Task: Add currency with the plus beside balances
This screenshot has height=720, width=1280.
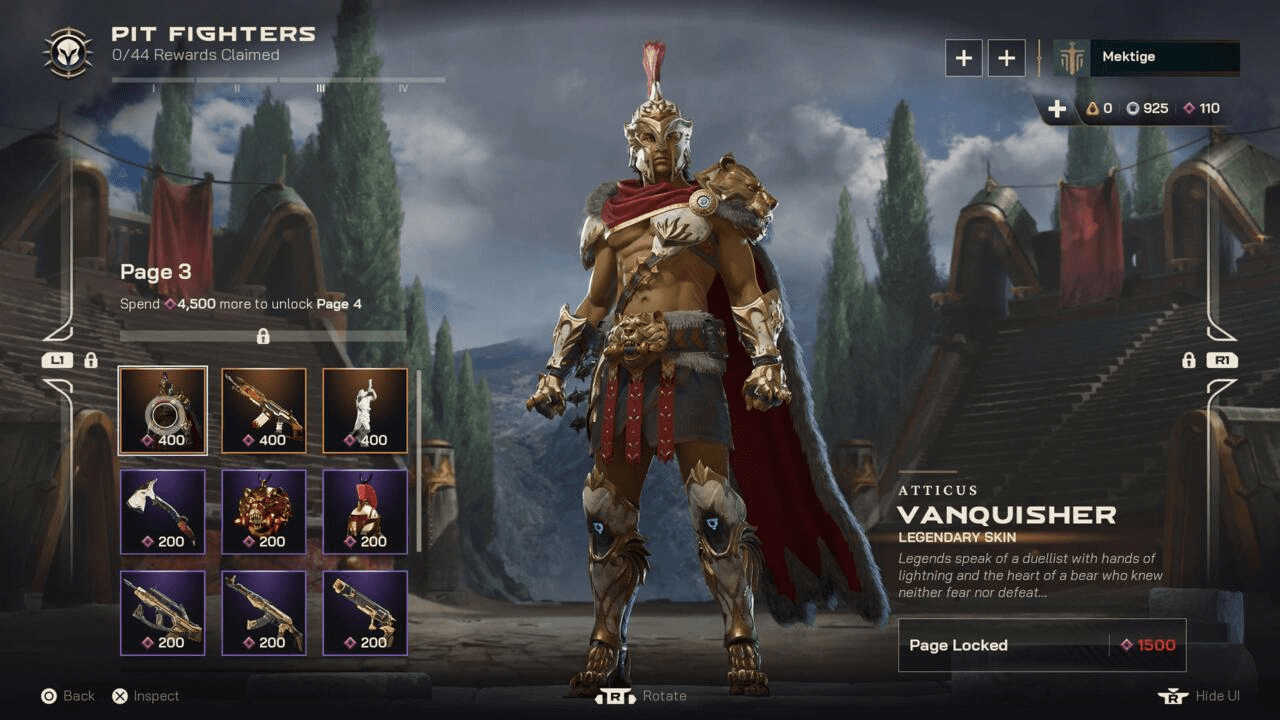Action: [x=1057, y=108]
